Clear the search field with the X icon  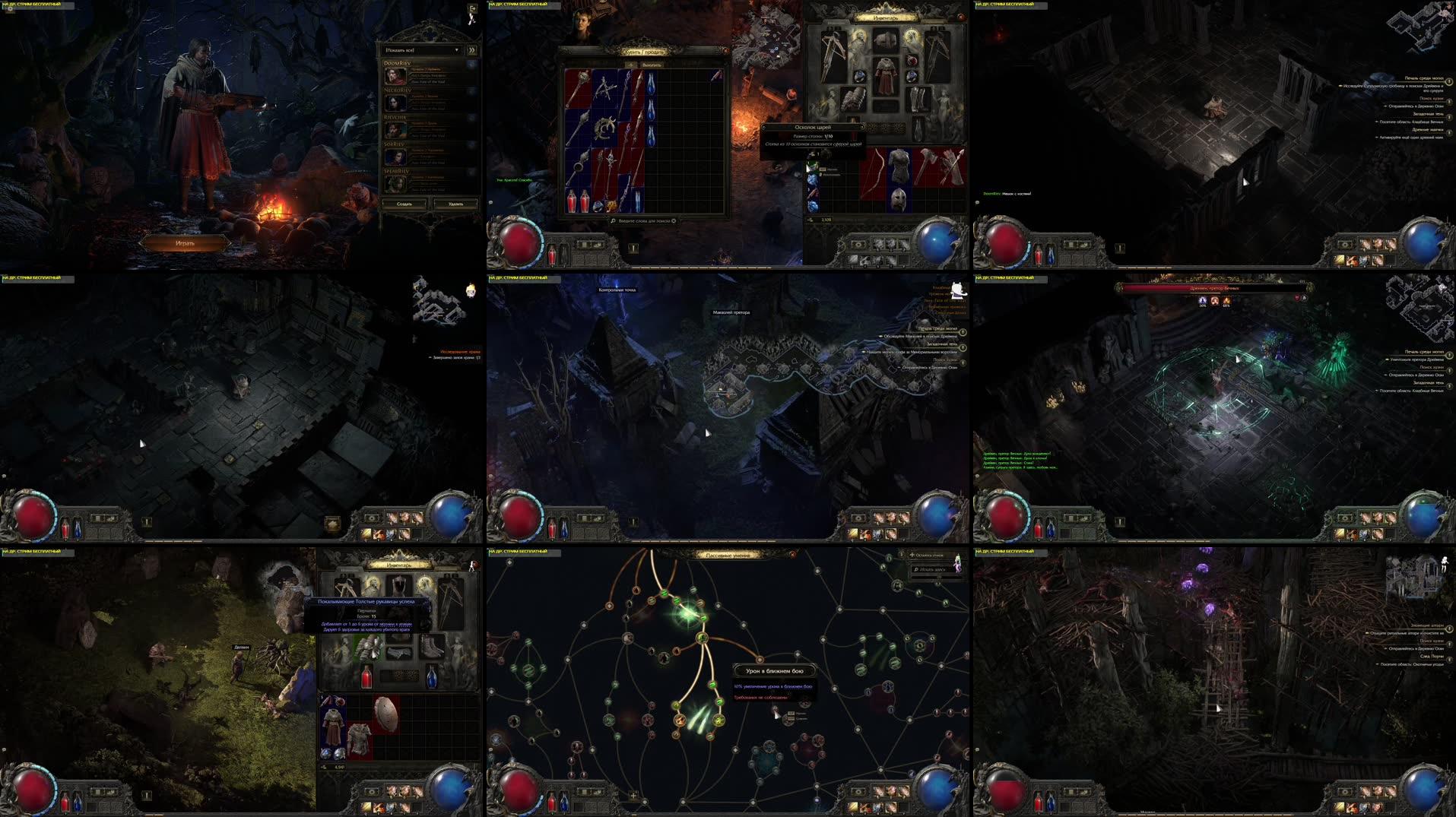[x=673, y=221]
